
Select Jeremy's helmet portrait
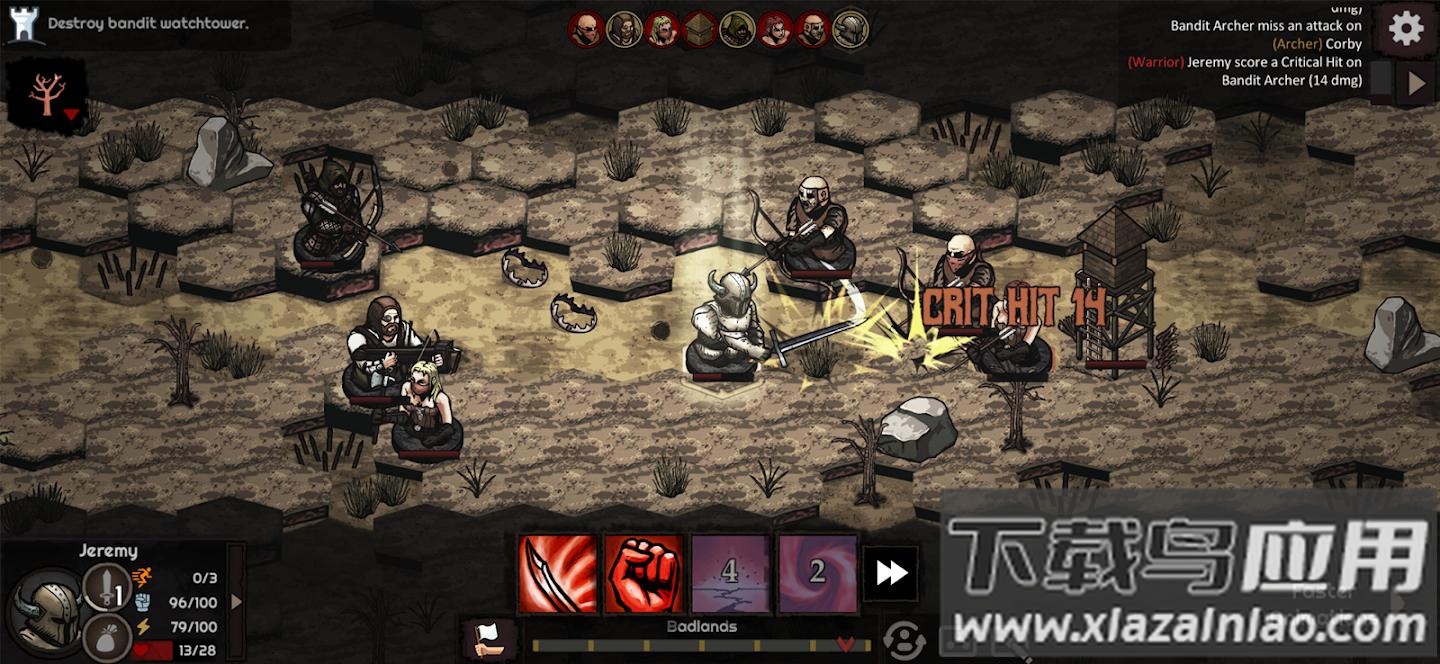tap(46, 608)
